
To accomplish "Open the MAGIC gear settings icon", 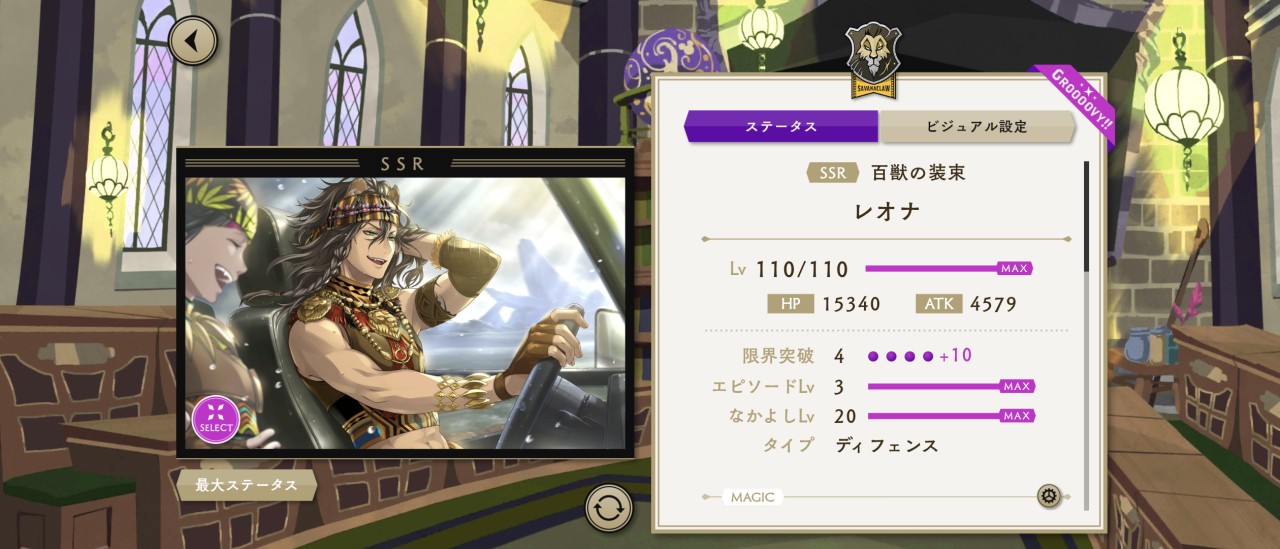I will [x=1048, y=496].
